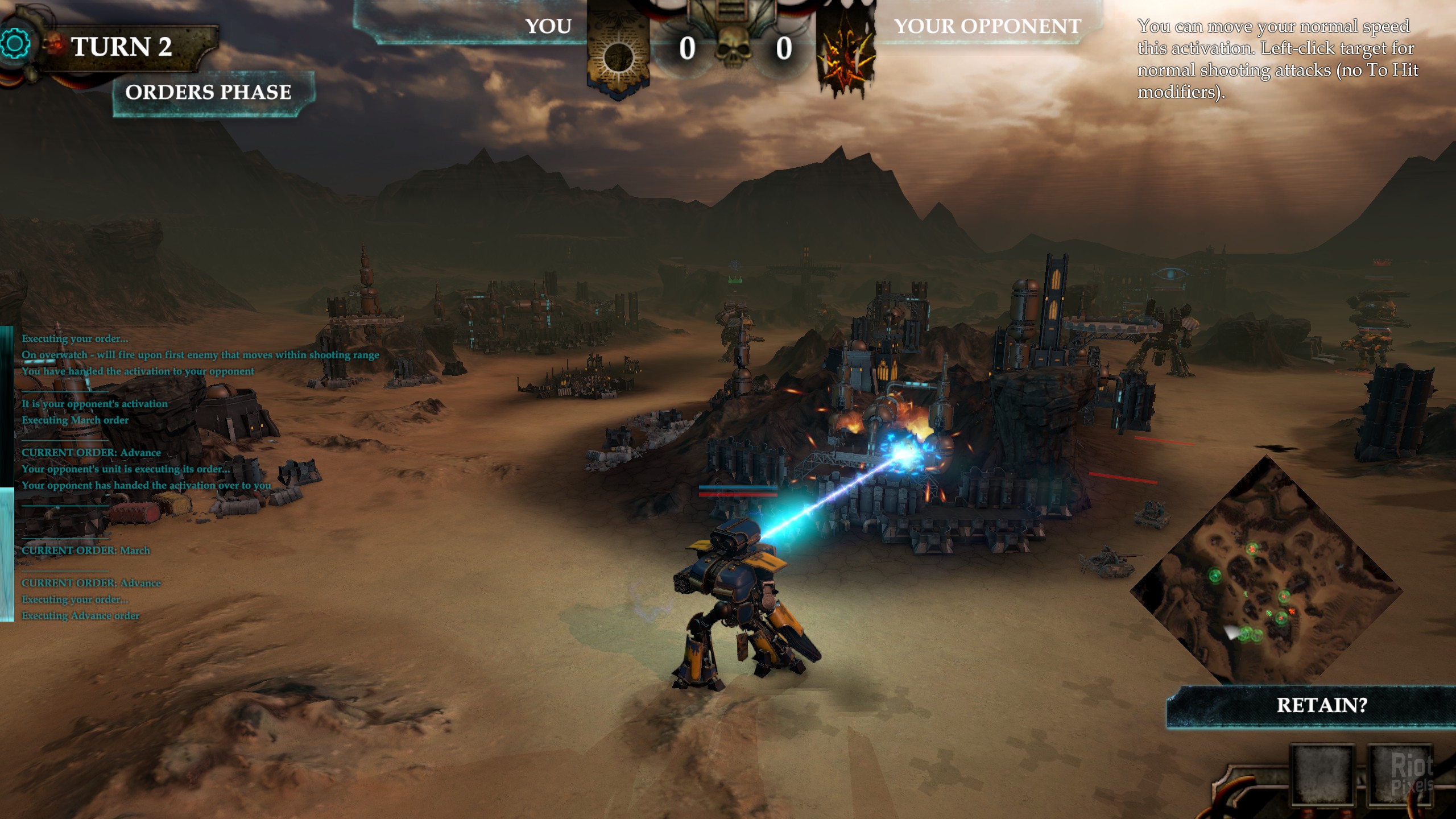
Task: Click the RETAIN? button
Action: [1321, 706]
